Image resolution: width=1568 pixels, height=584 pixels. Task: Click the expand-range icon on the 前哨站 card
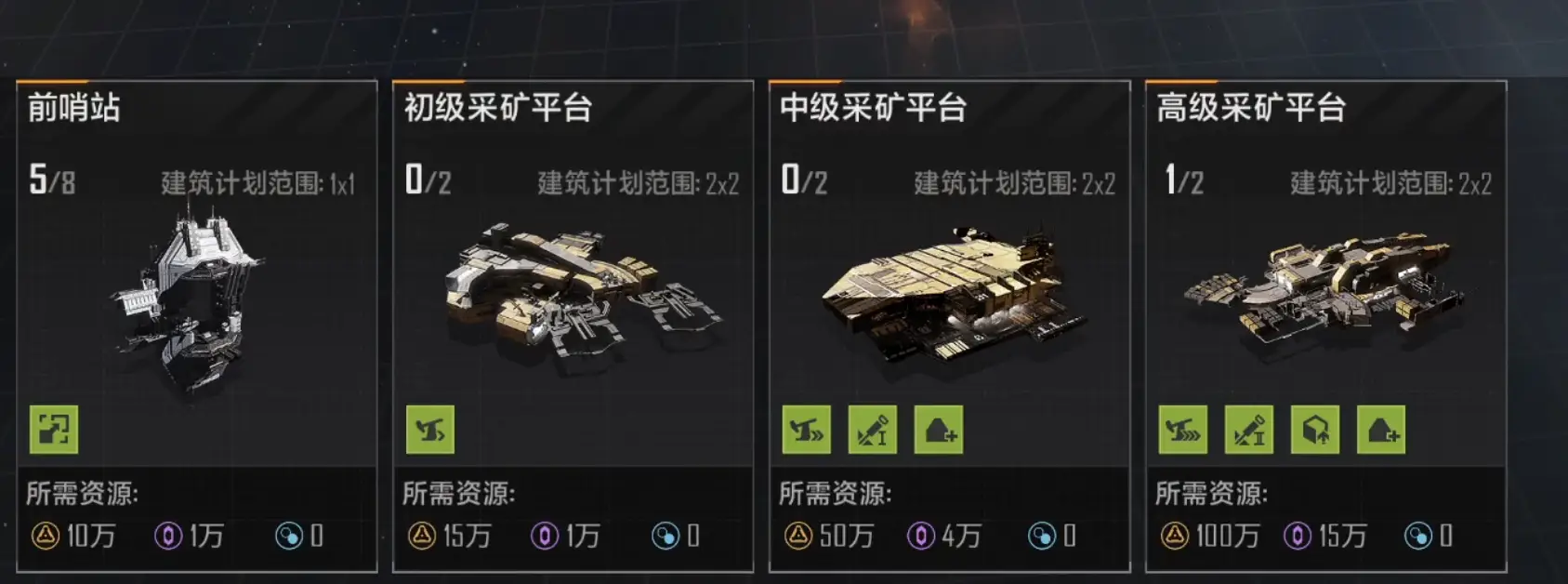pos(54,430)
